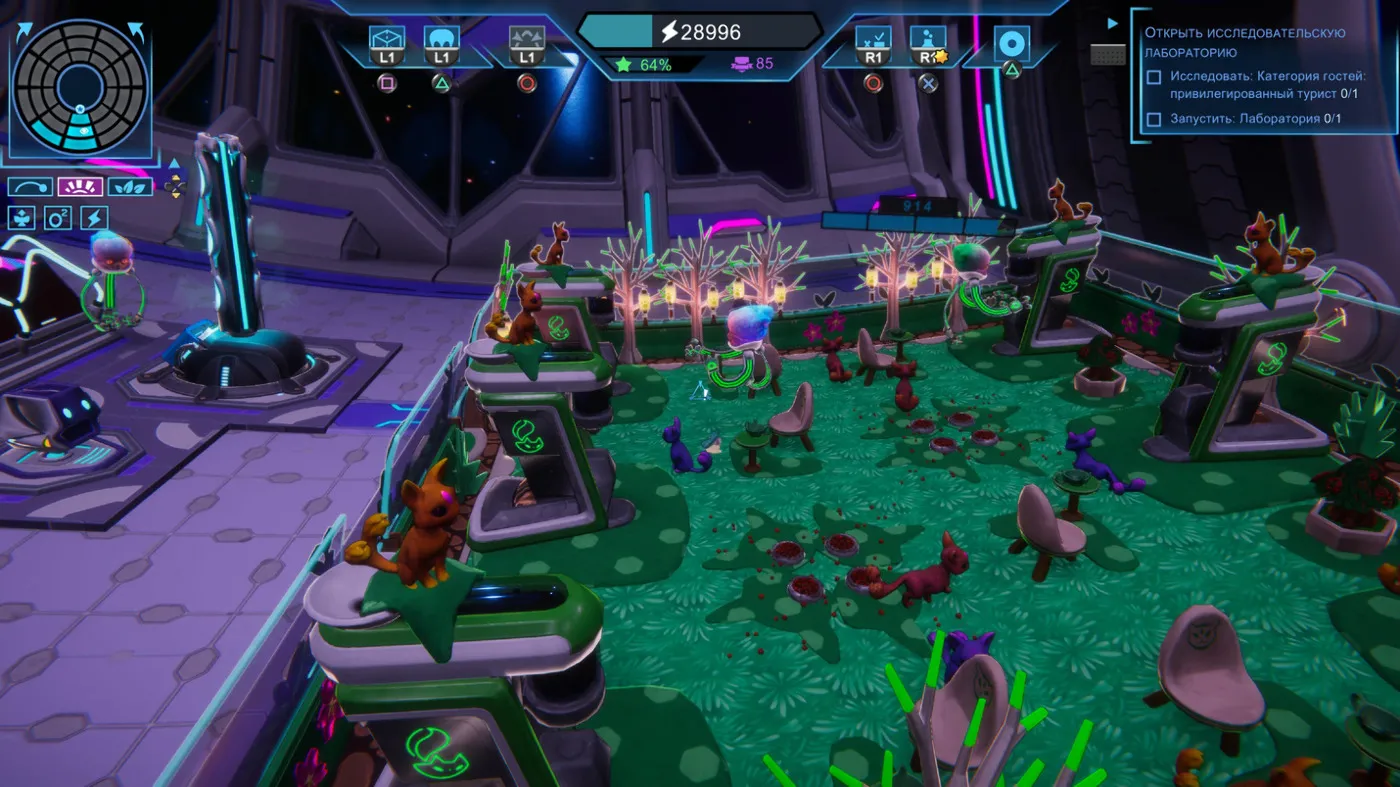Open the research laboratory objective header
This screenshot has height=787, width=1400.
pyautogui.click(x=1245, y=42)
